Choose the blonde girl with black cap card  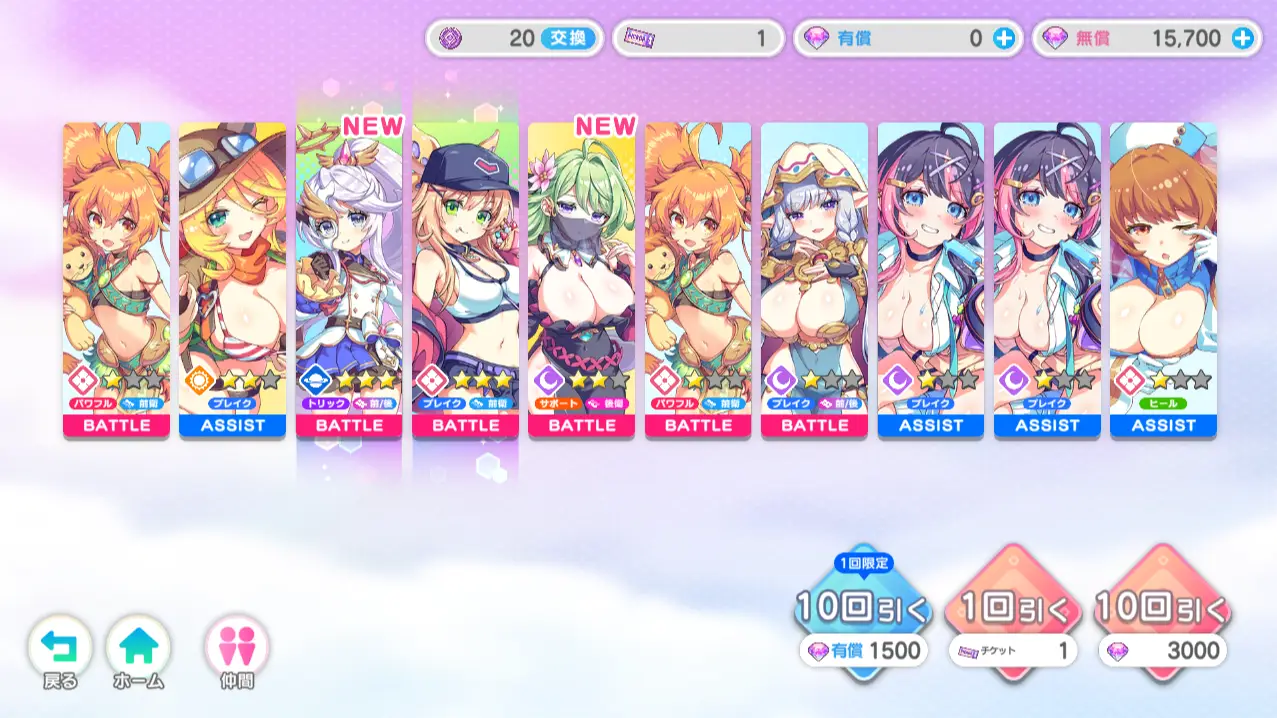465,280
